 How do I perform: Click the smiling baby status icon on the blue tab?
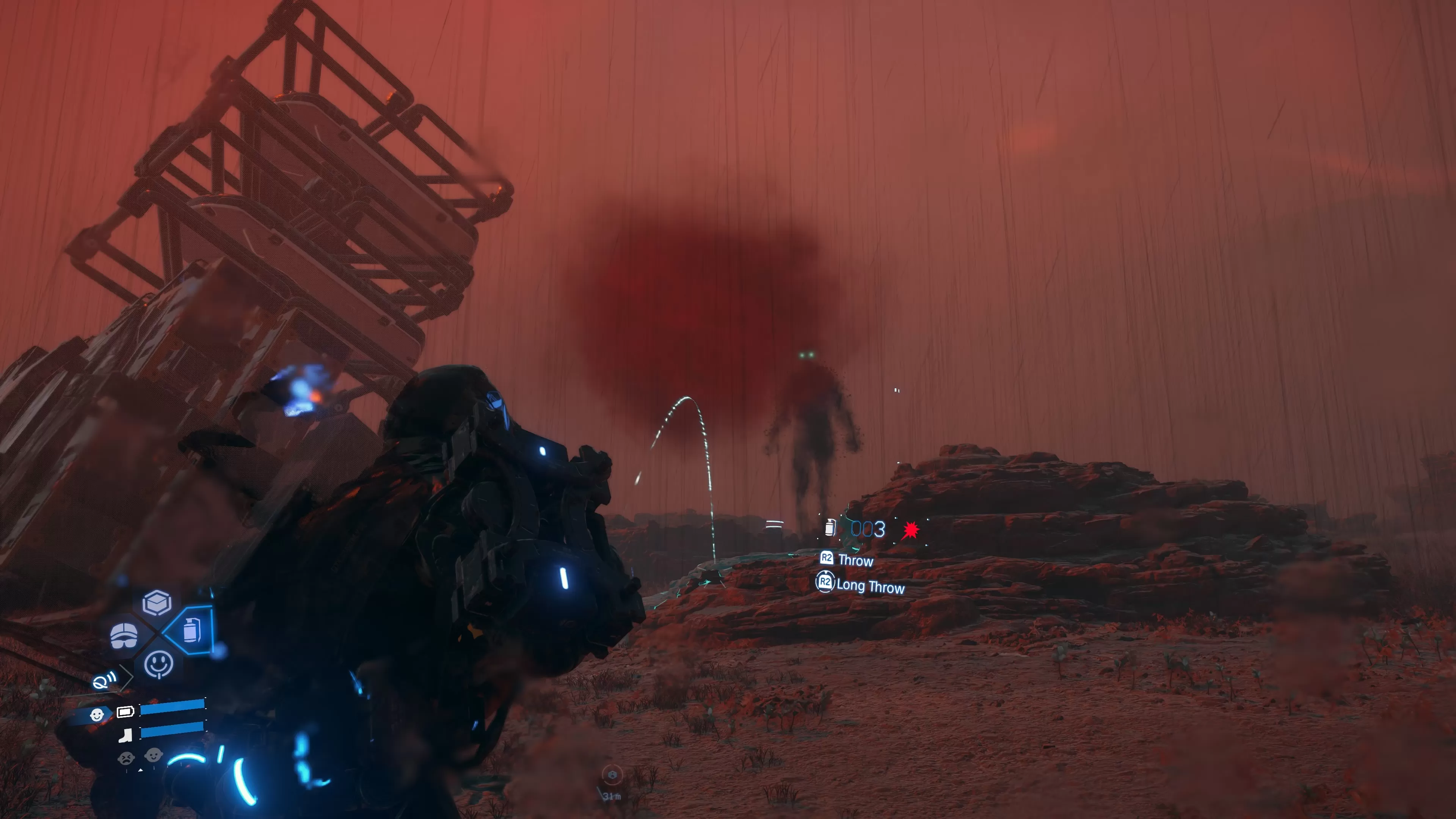[97, 715]
